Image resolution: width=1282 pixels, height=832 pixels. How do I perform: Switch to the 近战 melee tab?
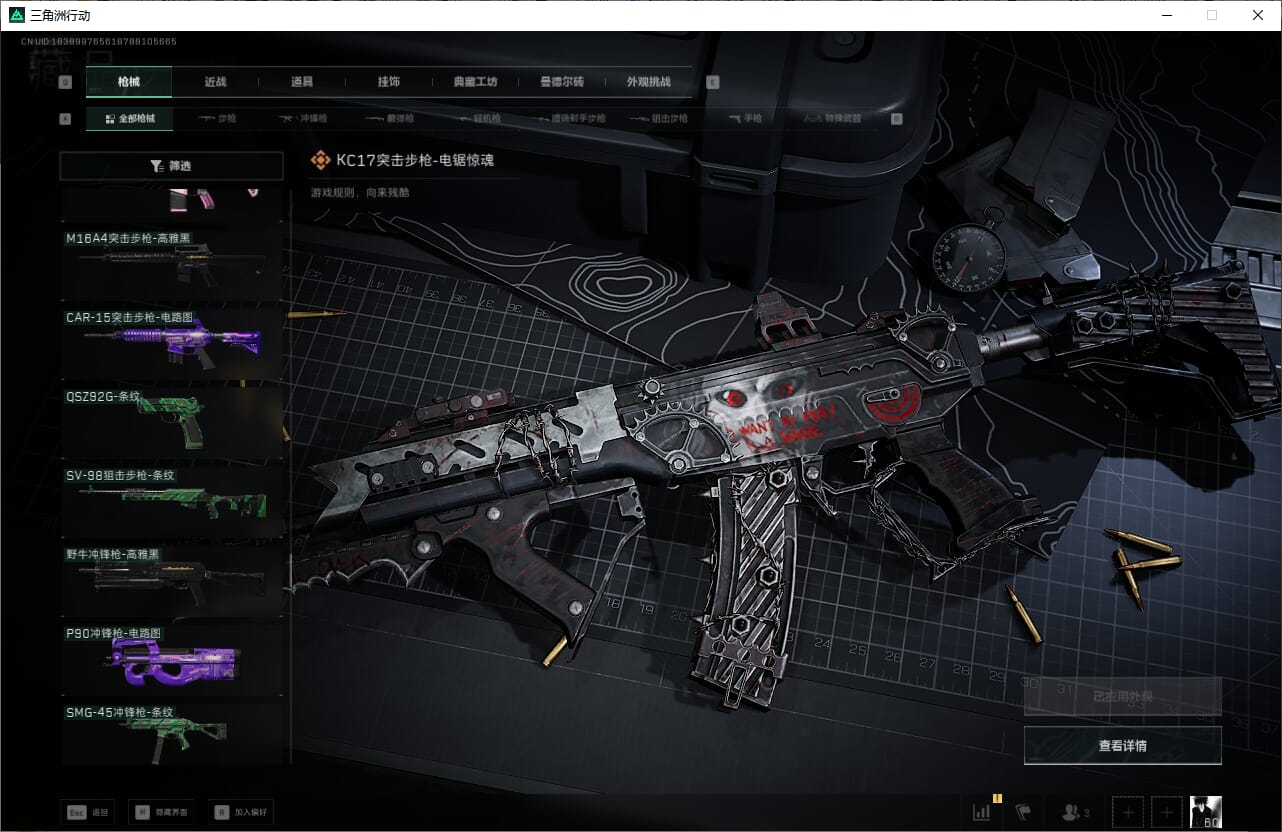pyautogui.click(x=215, y=82)
